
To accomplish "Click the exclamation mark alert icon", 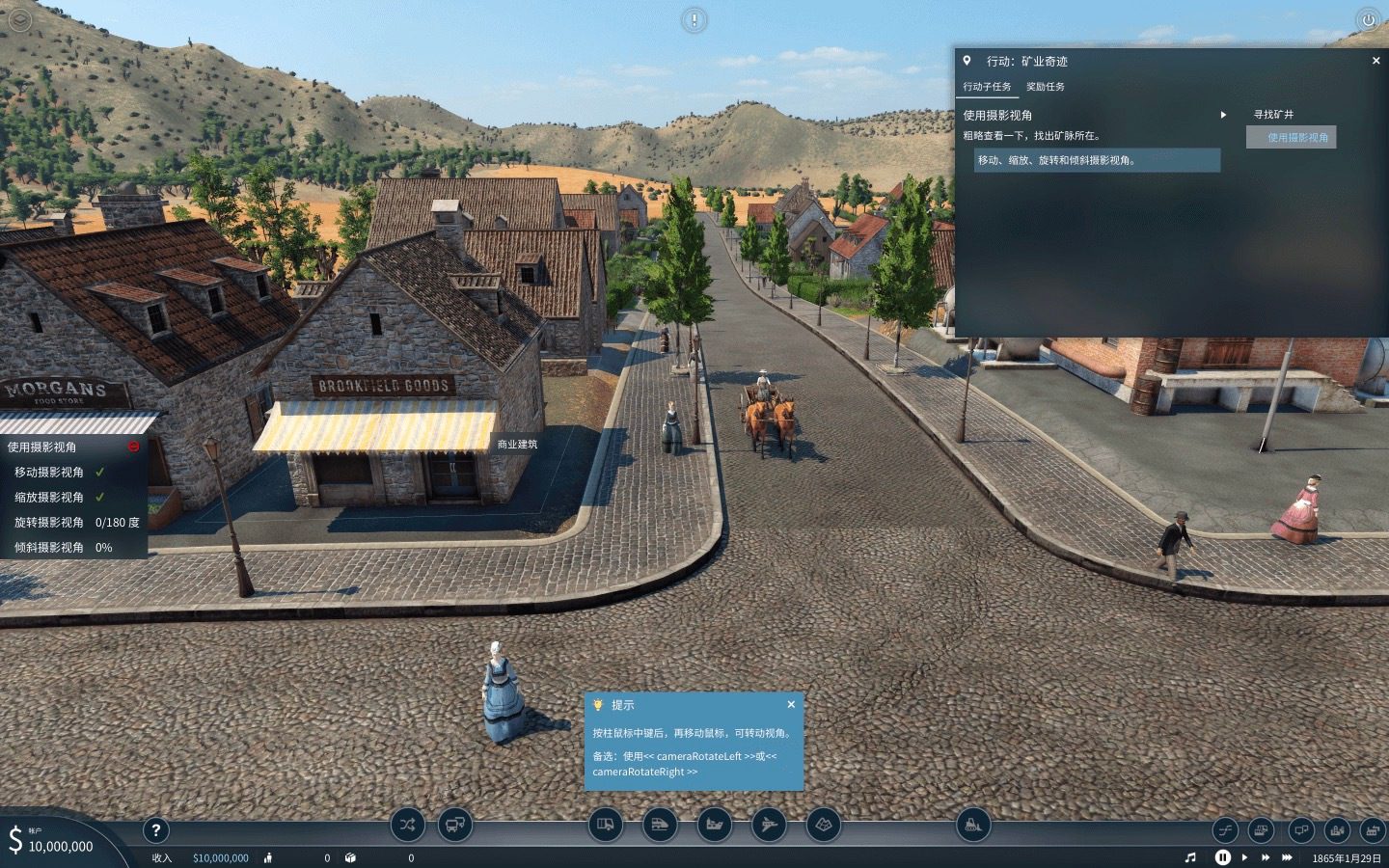I will tap(694, 19).
